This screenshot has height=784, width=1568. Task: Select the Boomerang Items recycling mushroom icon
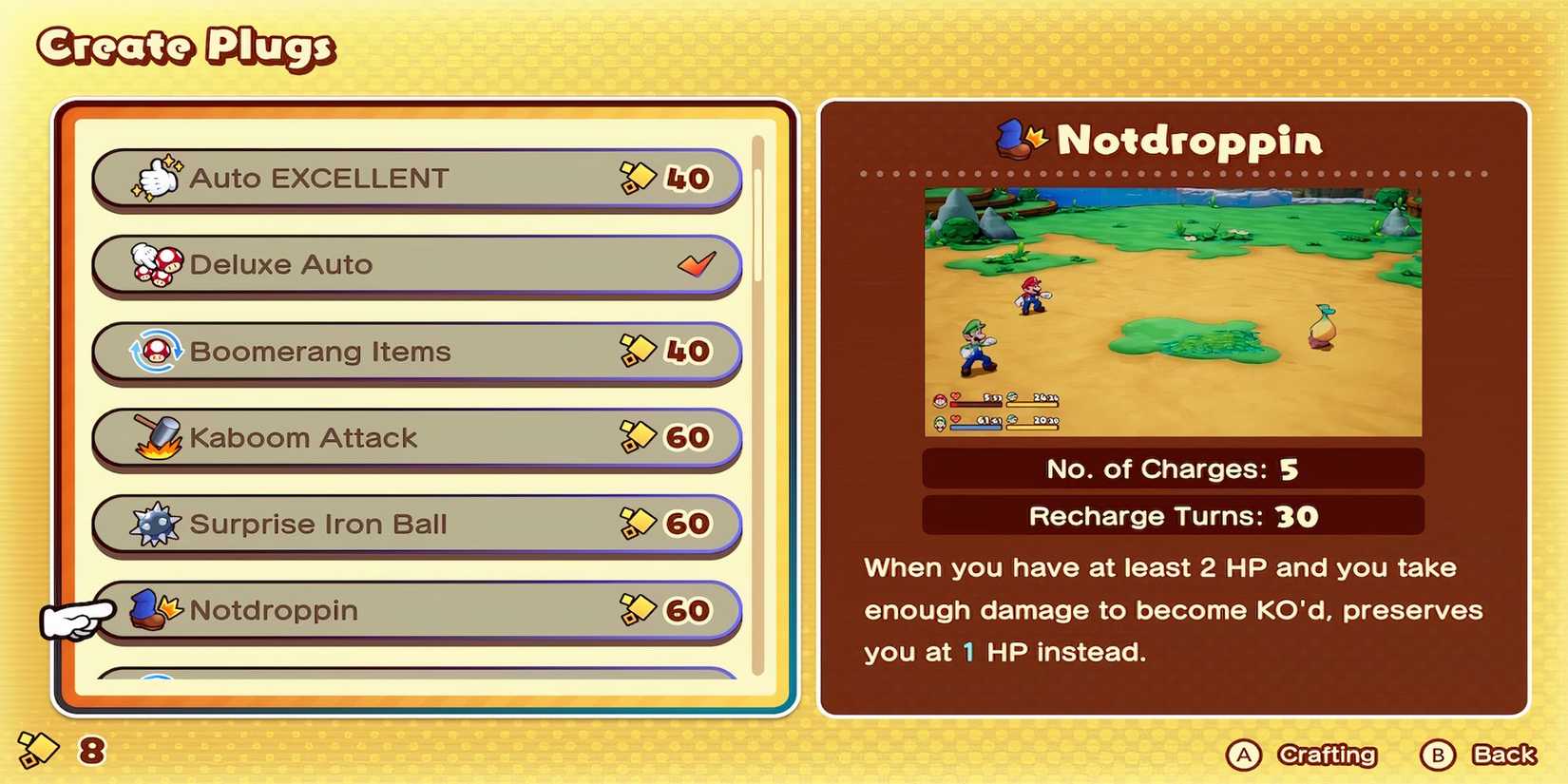click(x=155, y=349)
